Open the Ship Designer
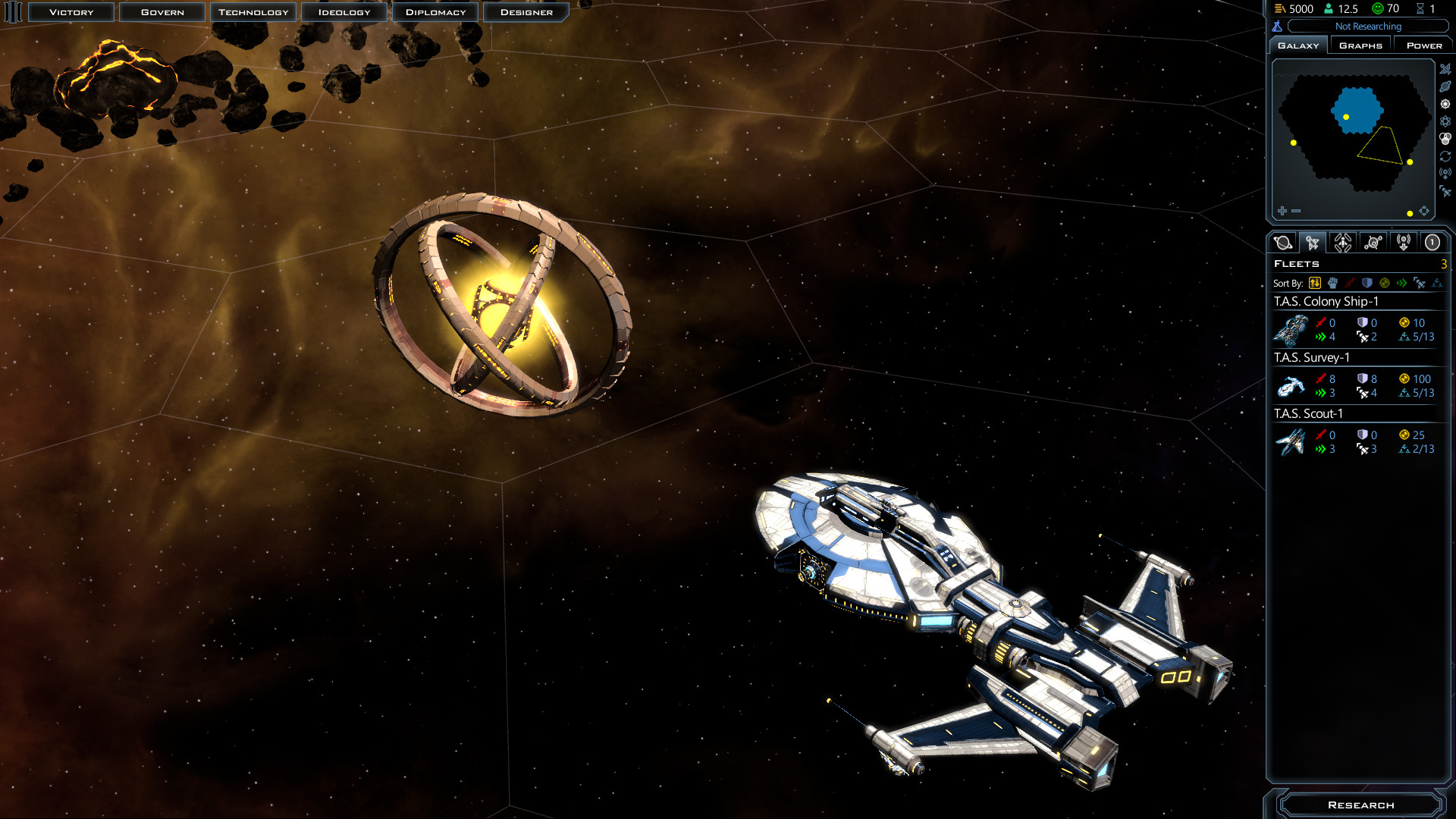The width and height of the screenshot is (1456, 819). pos(526,11)
